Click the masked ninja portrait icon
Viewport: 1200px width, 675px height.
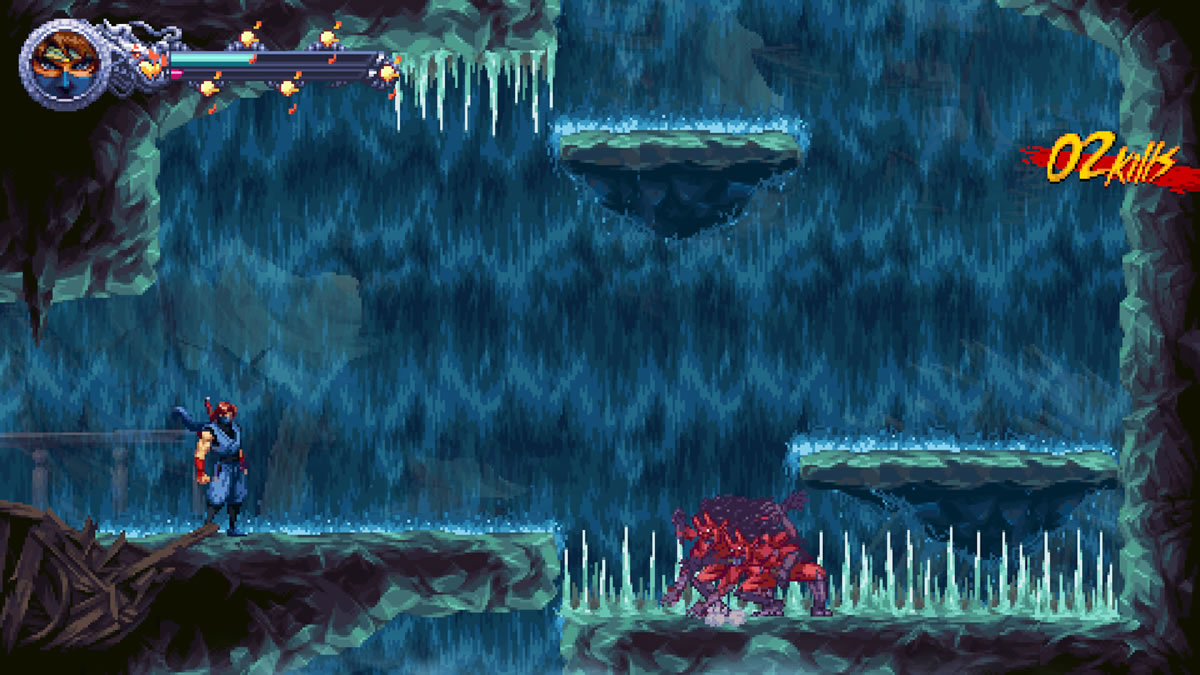(61, 65)
